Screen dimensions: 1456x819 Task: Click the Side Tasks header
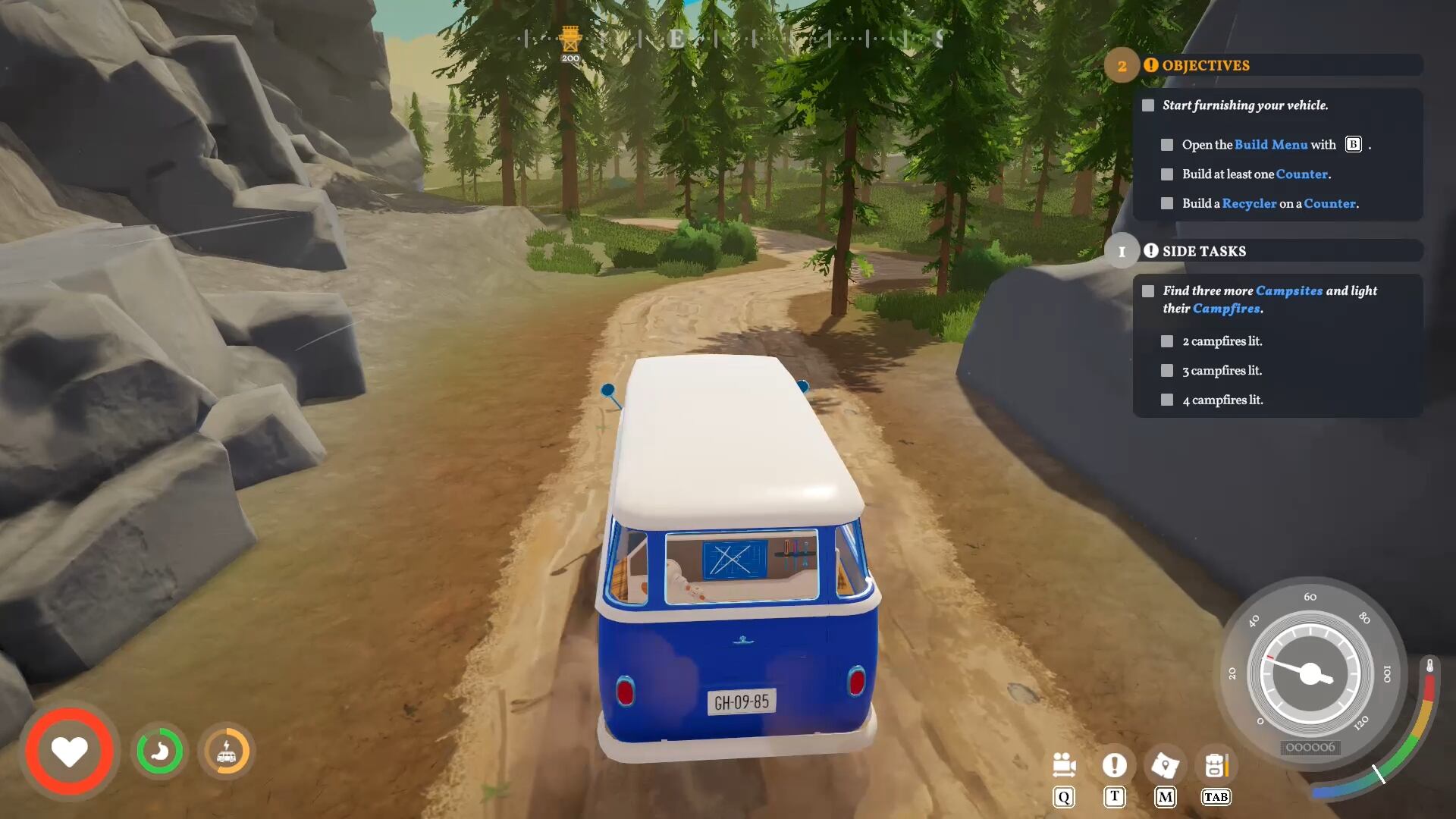[1203, 251]
